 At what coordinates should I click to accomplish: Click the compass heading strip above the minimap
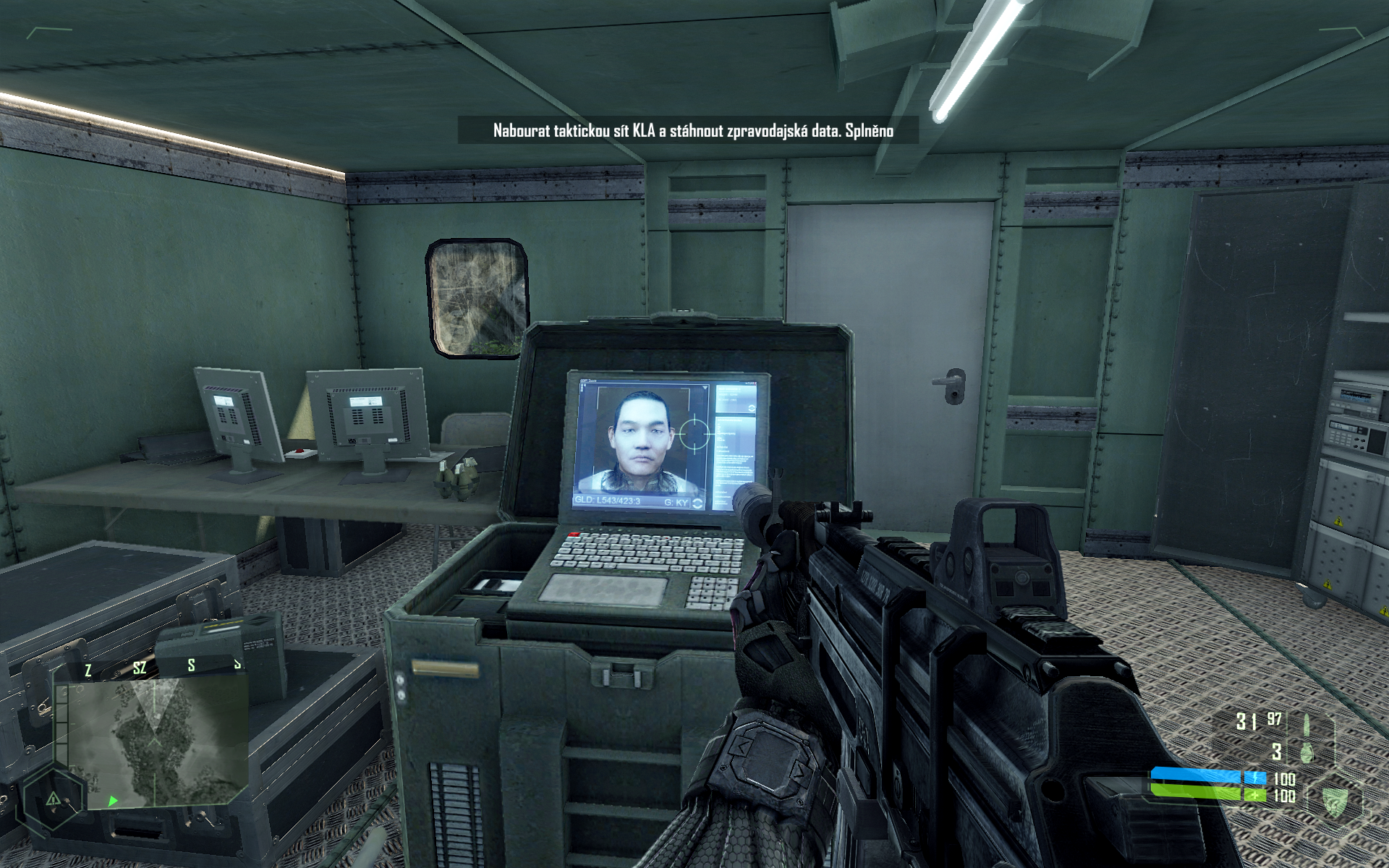(x=163, y=667)
